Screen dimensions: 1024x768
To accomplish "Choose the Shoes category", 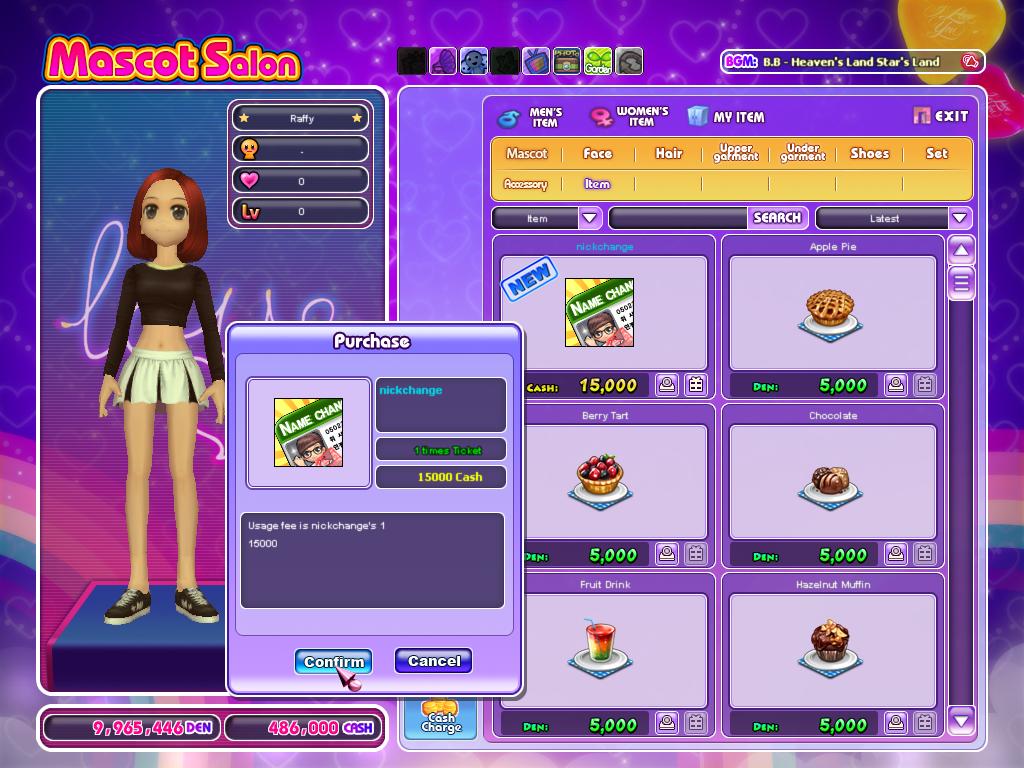I will point(869,153).
